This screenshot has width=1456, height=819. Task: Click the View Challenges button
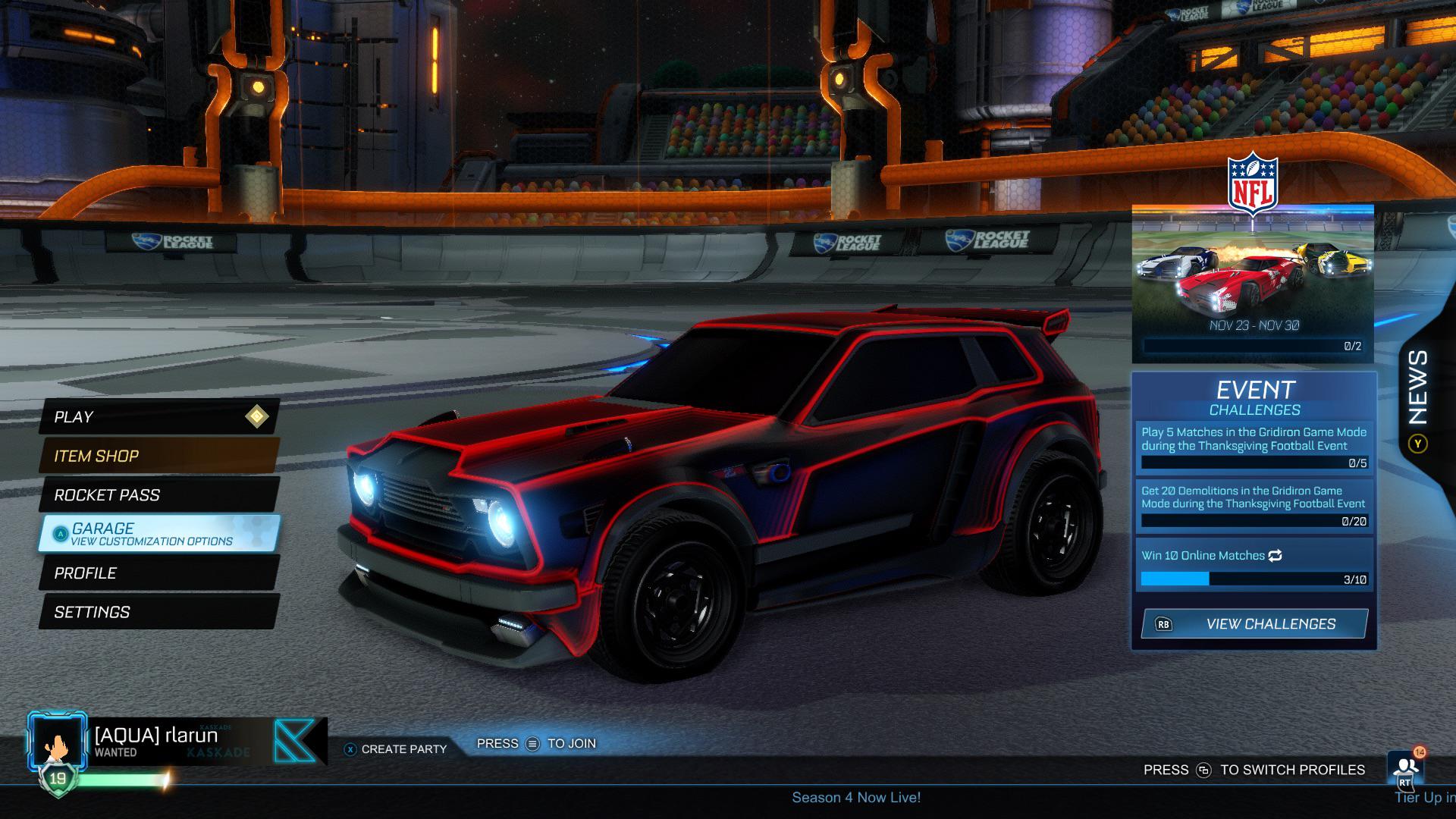pos(1270,624)
